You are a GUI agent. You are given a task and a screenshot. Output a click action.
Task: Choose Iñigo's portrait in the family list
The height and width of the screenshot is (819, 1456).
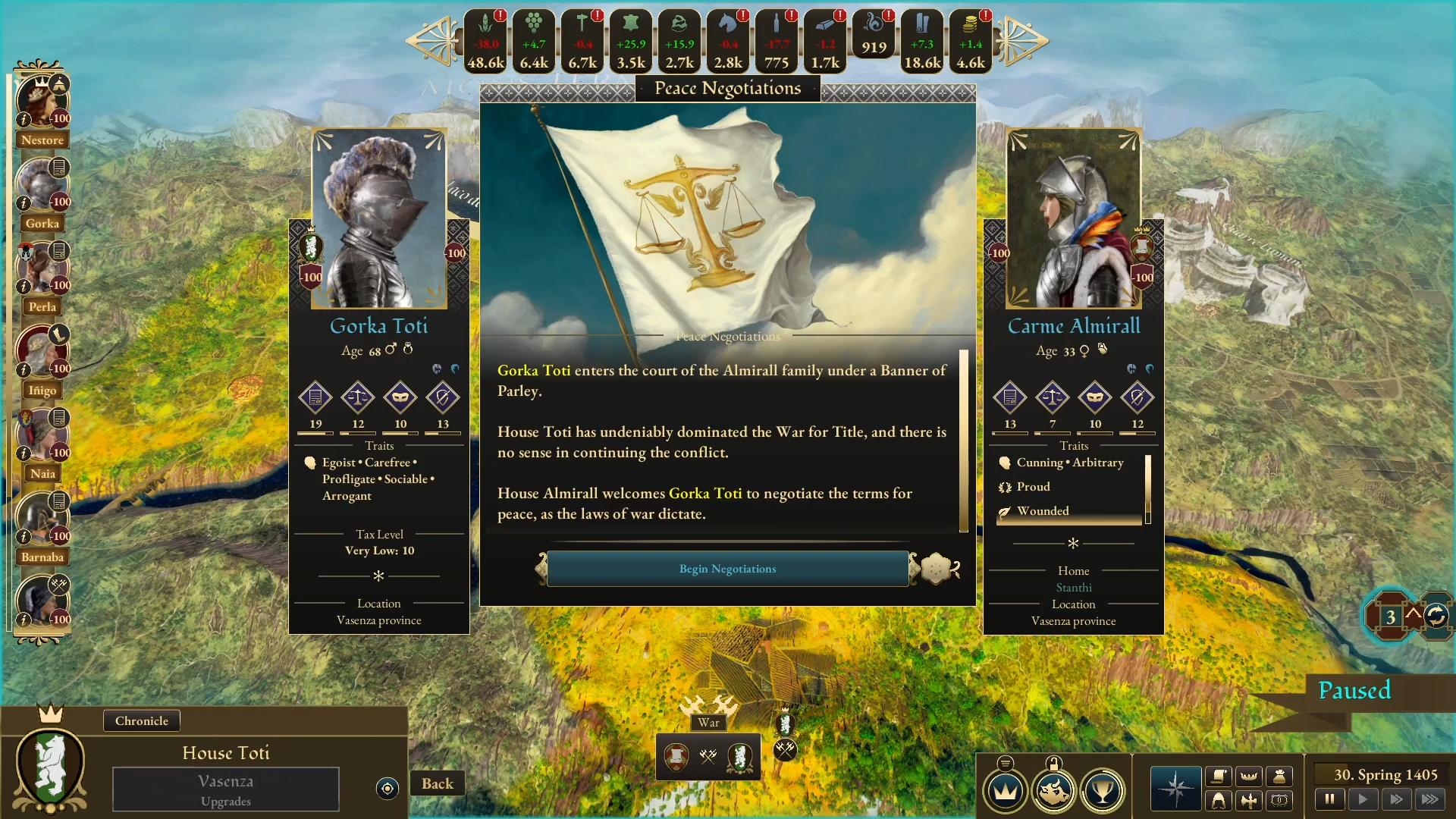point(41,353)
